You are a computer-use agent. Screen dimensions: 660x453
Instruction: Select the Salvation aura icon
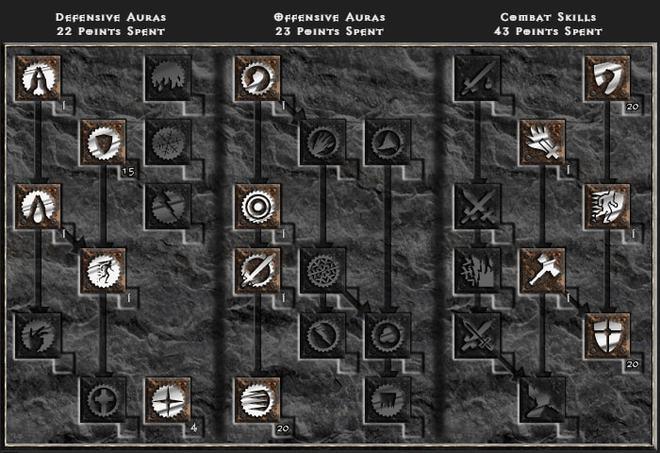click(166, 398)
